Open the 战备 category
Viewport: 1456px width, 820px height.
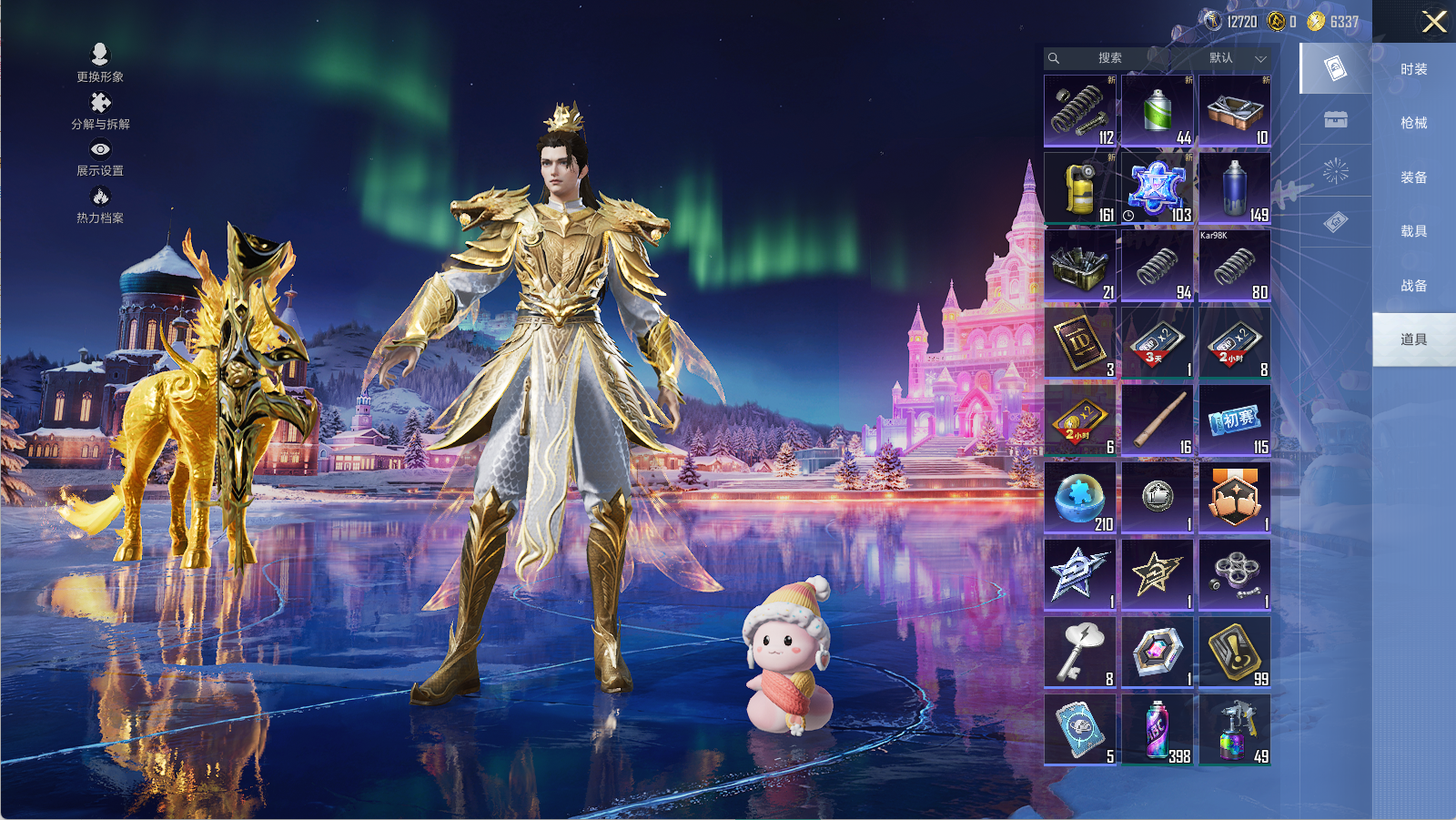pyautogui.click(x=1413, y=286)
